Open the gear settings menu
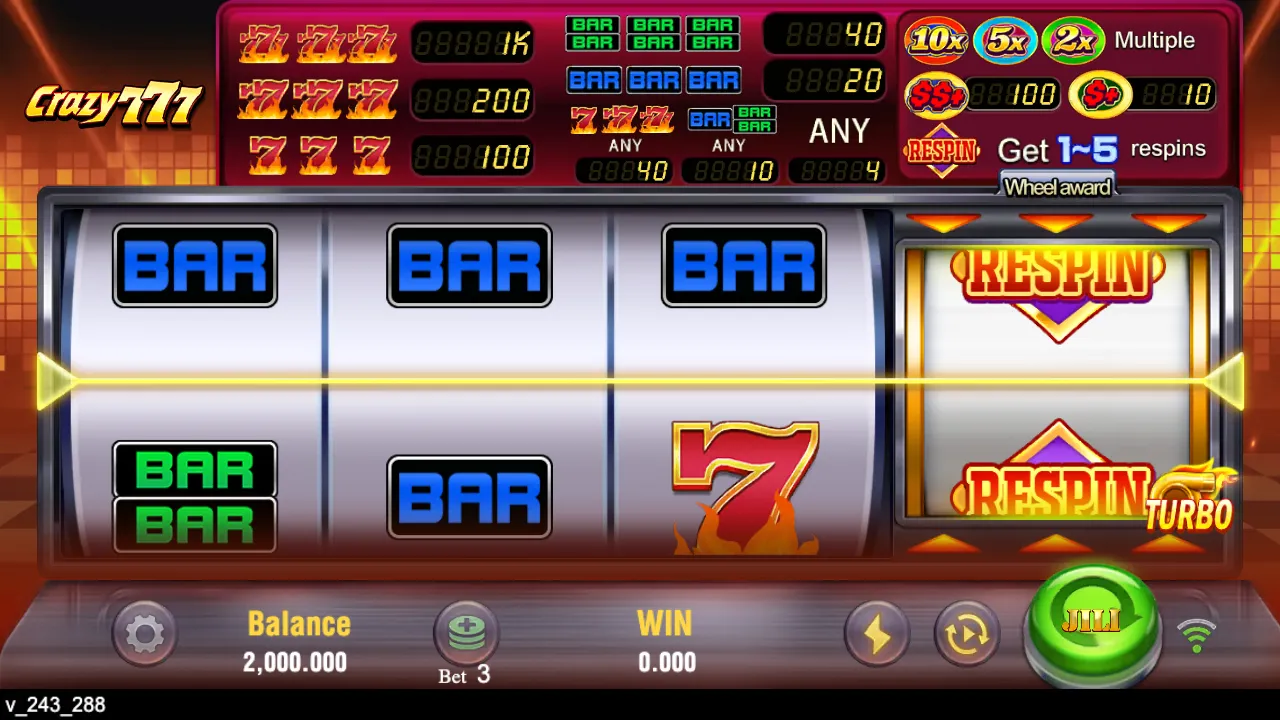This screenshot has height=720, width=1280. point(145,633)
